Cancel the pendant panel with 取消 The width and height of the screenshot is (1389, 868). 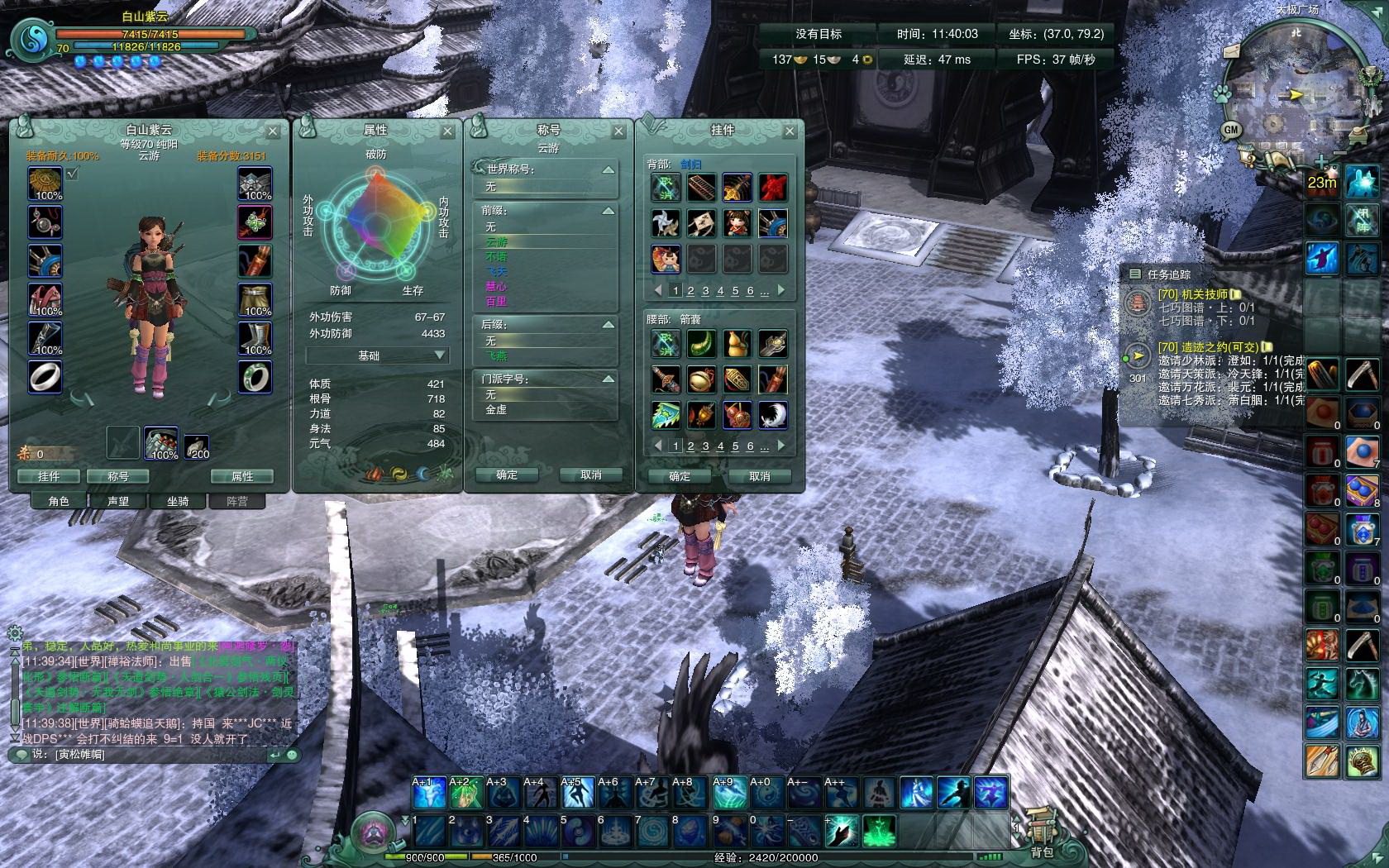(760, 476)
